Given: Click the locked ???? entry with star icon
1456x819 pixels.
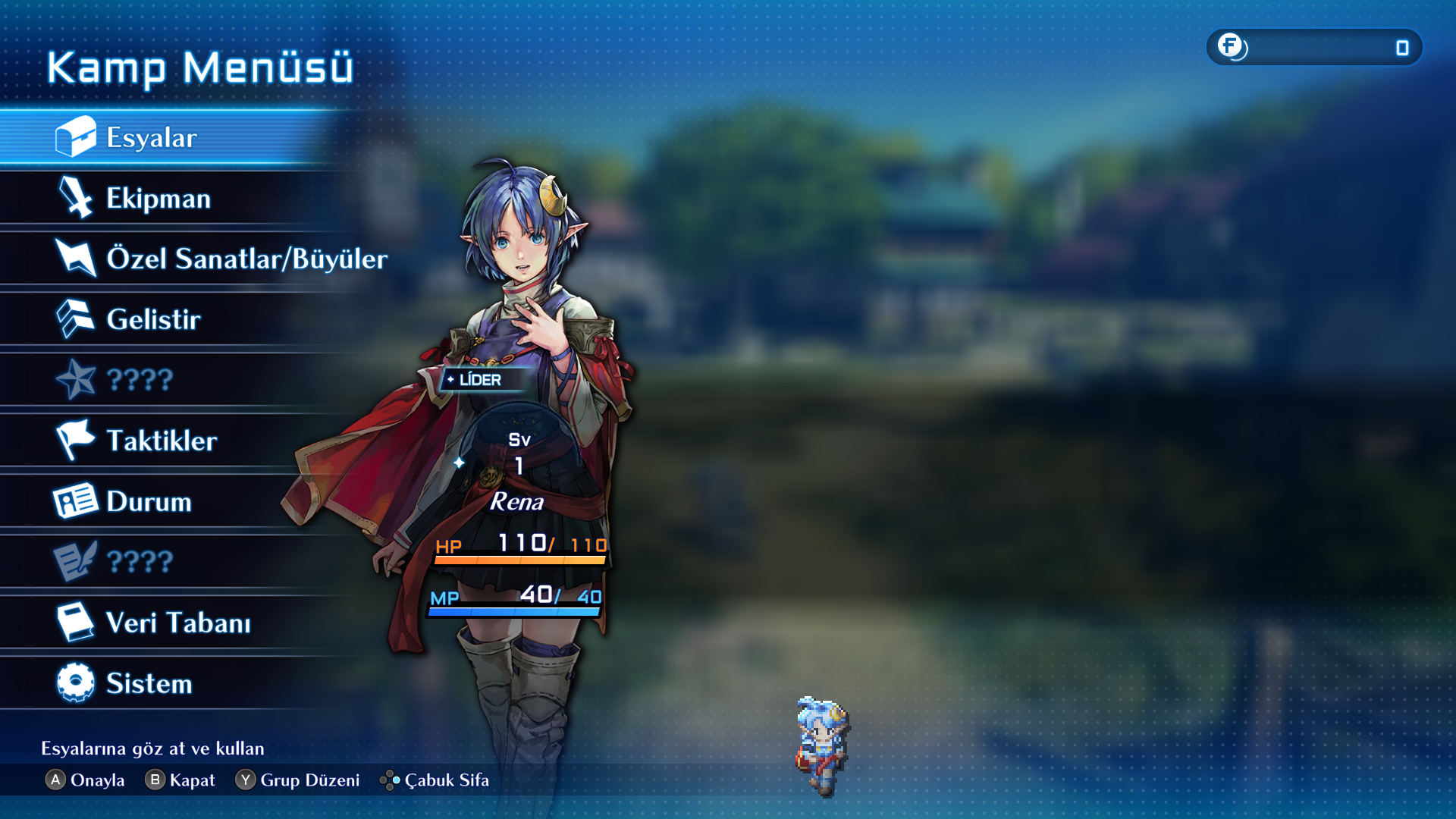Looking at the screenshot, I should coord(140,380).
